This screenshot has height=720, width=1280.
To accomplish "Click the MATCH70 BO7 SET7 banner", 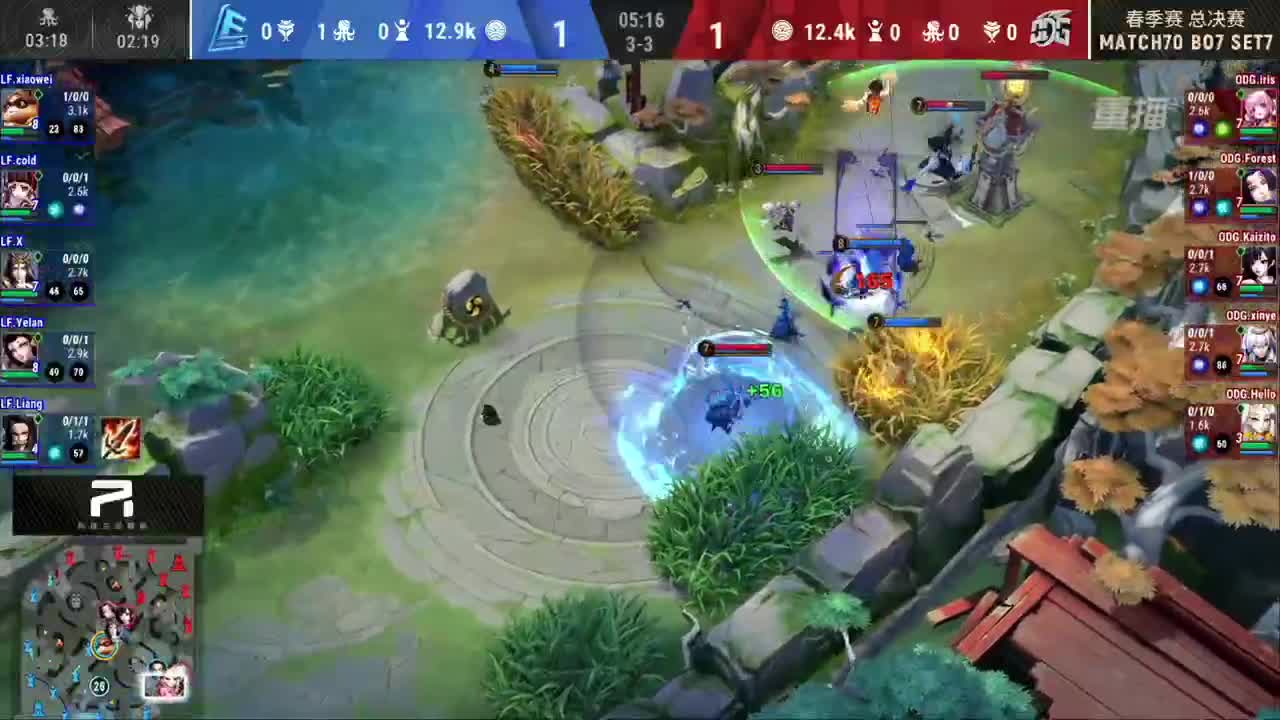I will (1184, 42).
